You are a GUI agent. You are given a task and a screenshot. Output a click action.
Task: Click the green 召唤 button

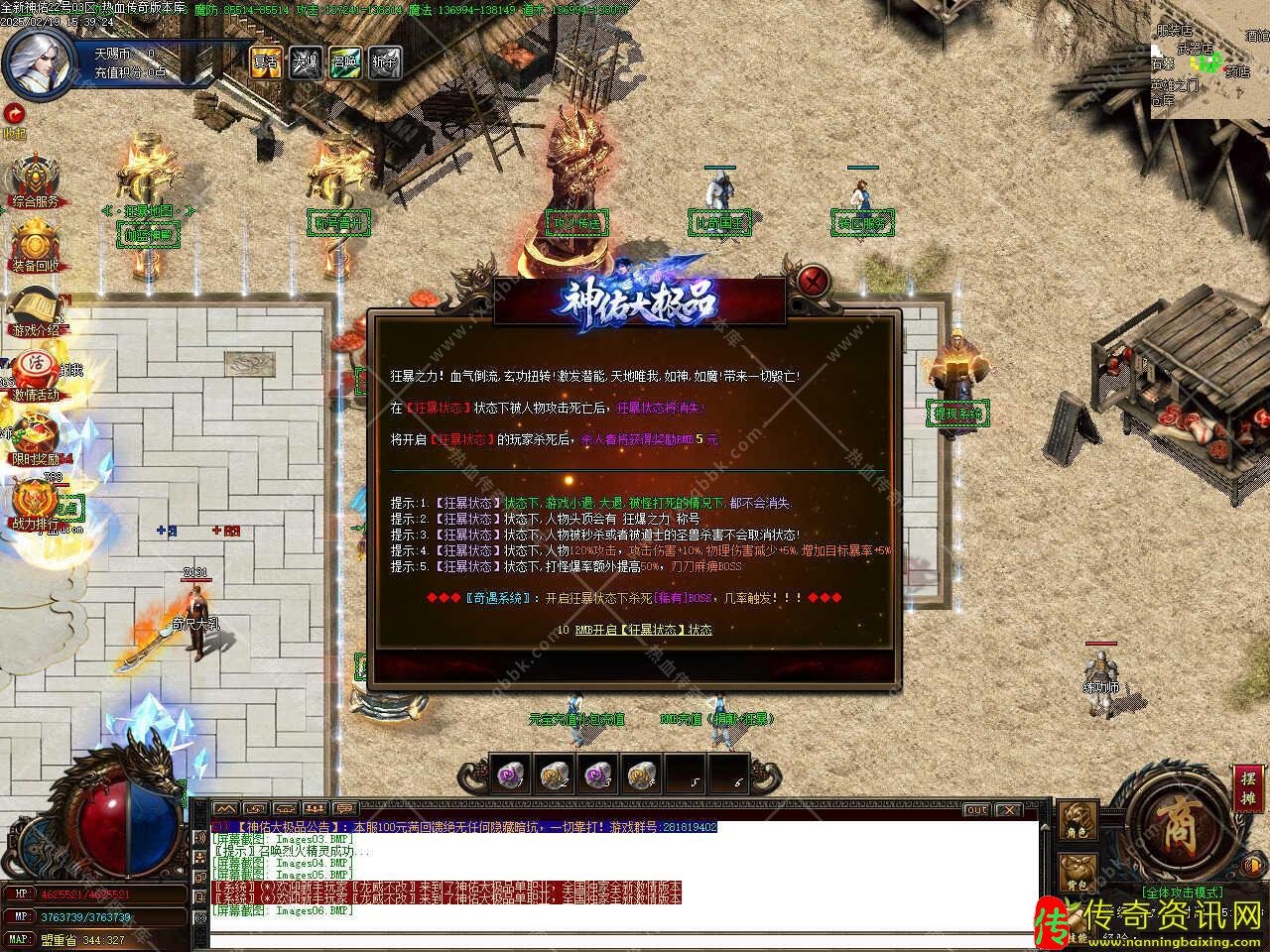[344, 61]
